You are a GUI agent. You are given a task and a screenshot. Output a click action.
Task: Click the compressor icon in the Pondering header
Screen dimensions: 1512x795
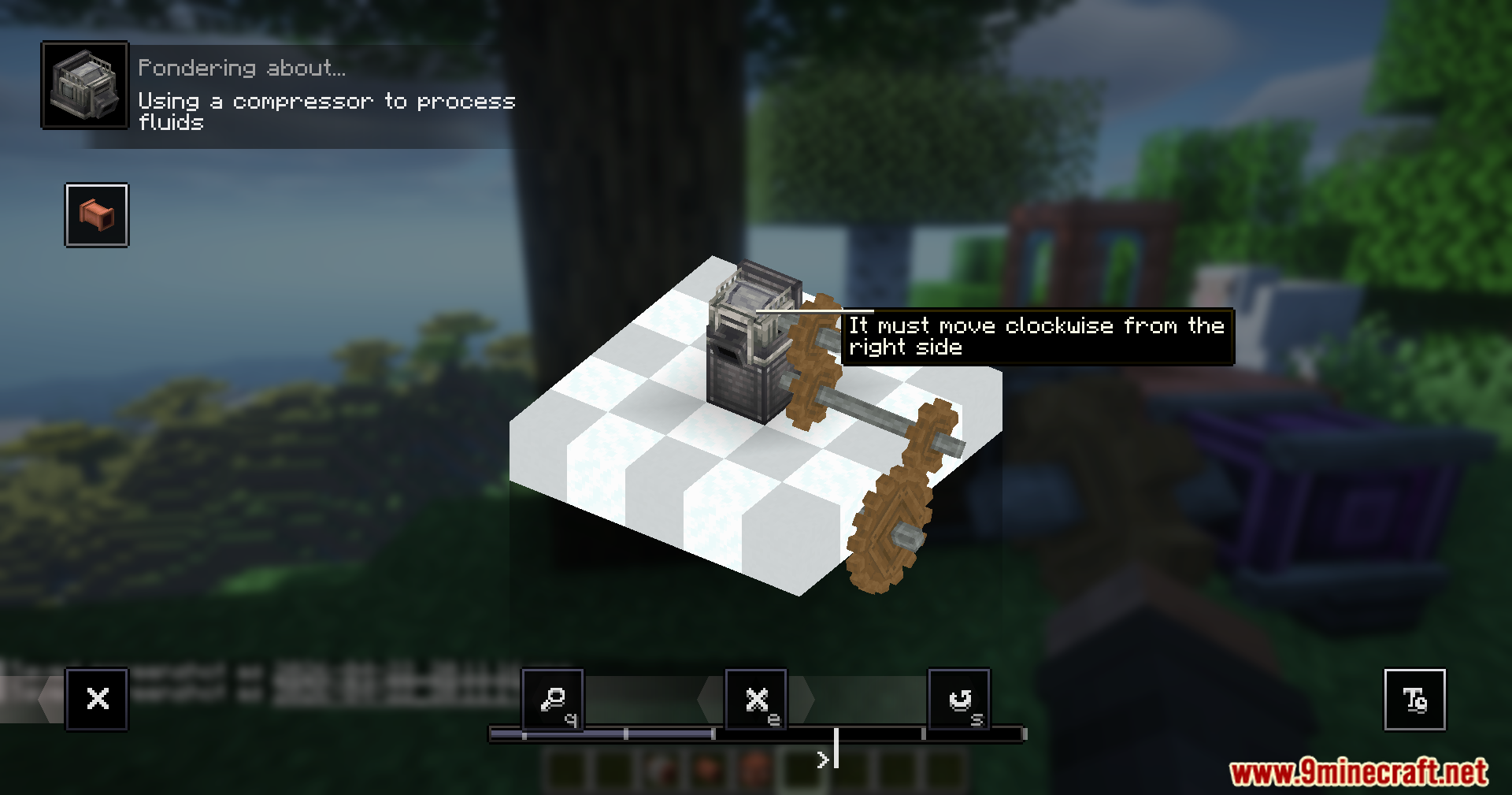coord(85,84)
